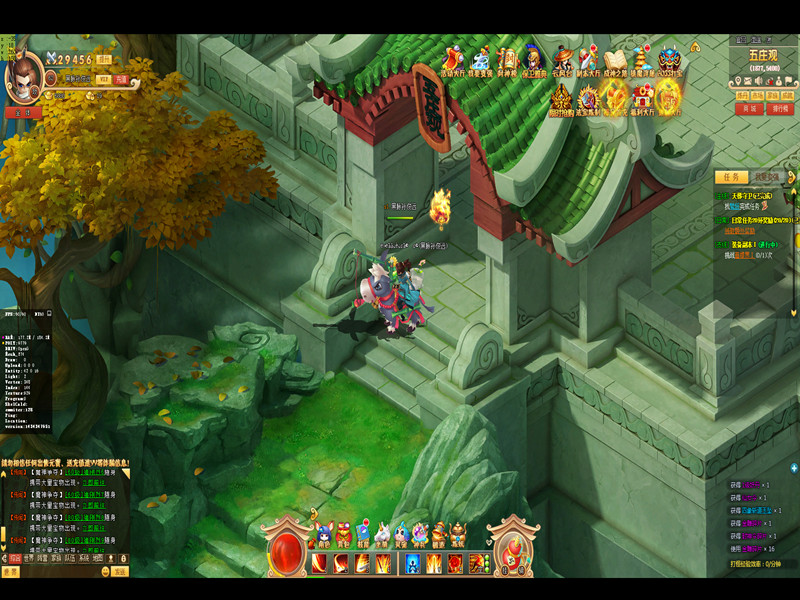This screenshot has height=600, width=800.
Task: Click the 提升 button beside combat power
Action: tap(104, 59)
